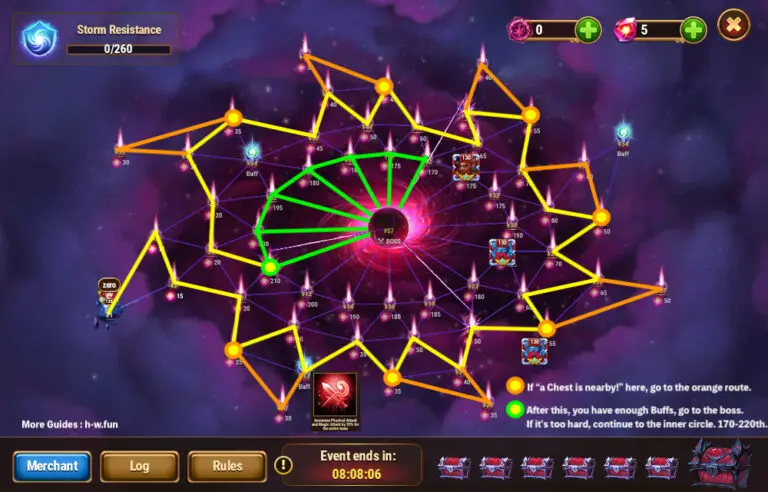Add more of the red gem currency showing 5
The width and height of the screenshot is (768, 492).
(693, 30)
